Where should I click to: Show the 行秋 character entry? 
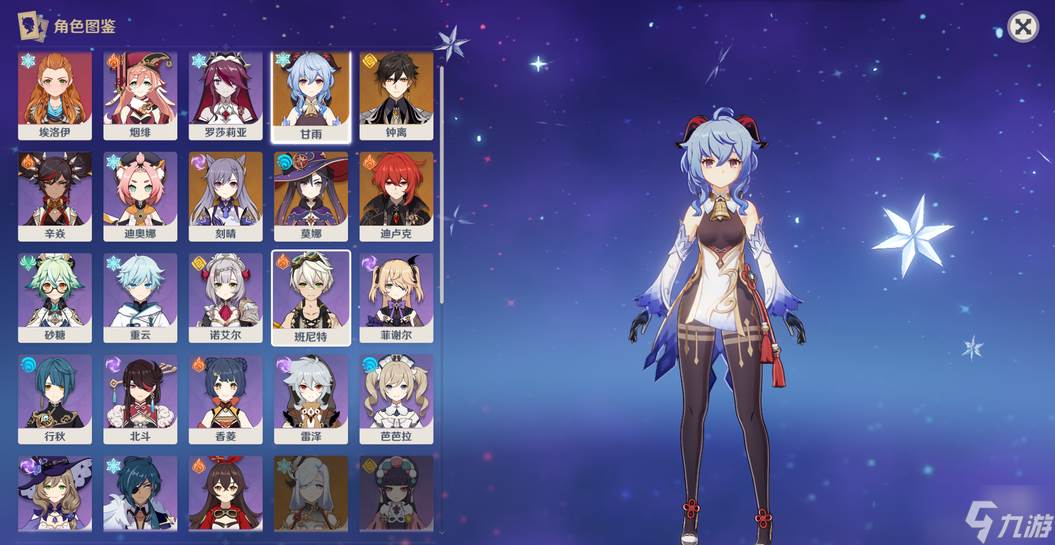coord(55,397)
